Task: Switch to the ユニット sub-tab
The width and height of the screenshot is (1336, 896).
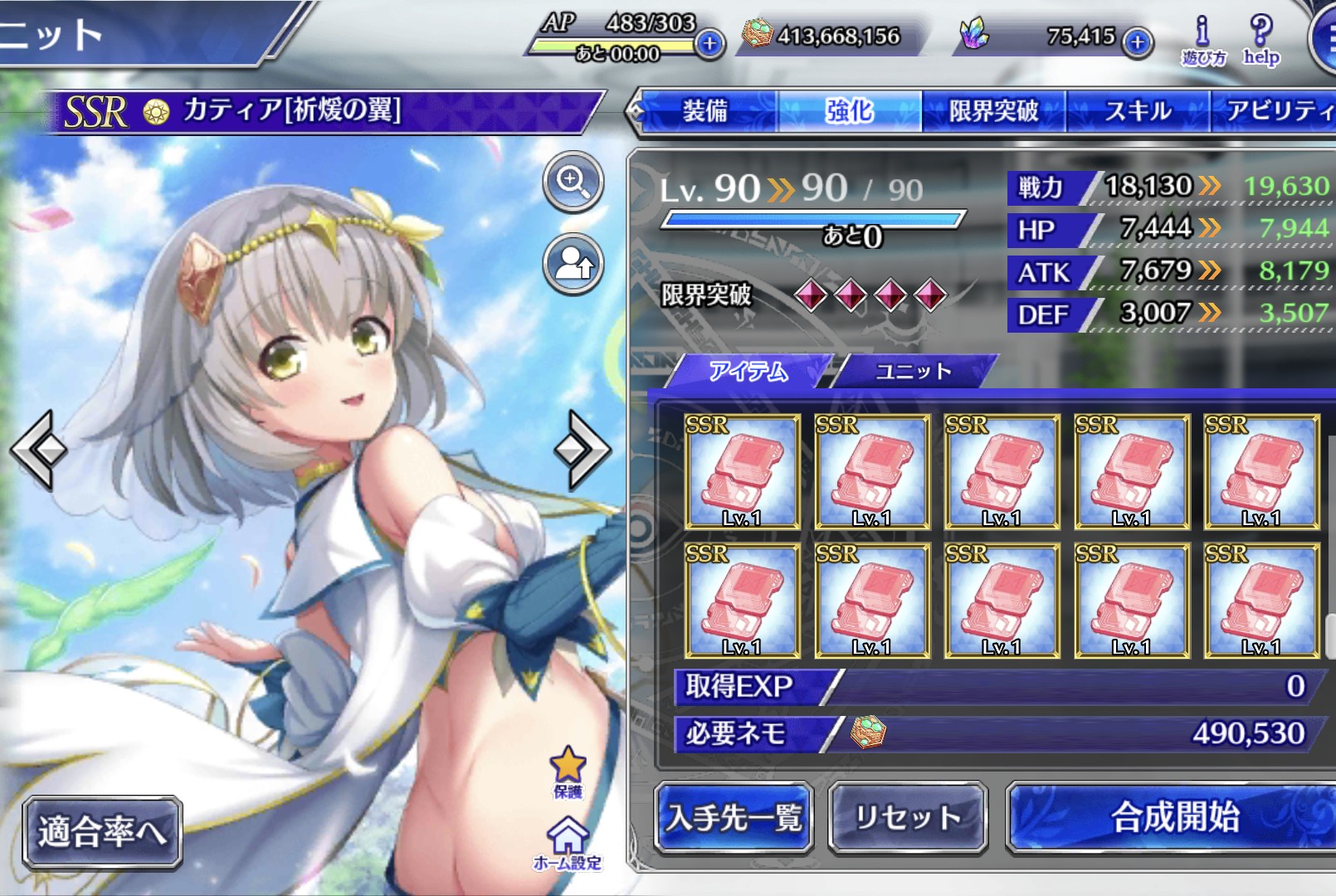Action: click(913, 371)
